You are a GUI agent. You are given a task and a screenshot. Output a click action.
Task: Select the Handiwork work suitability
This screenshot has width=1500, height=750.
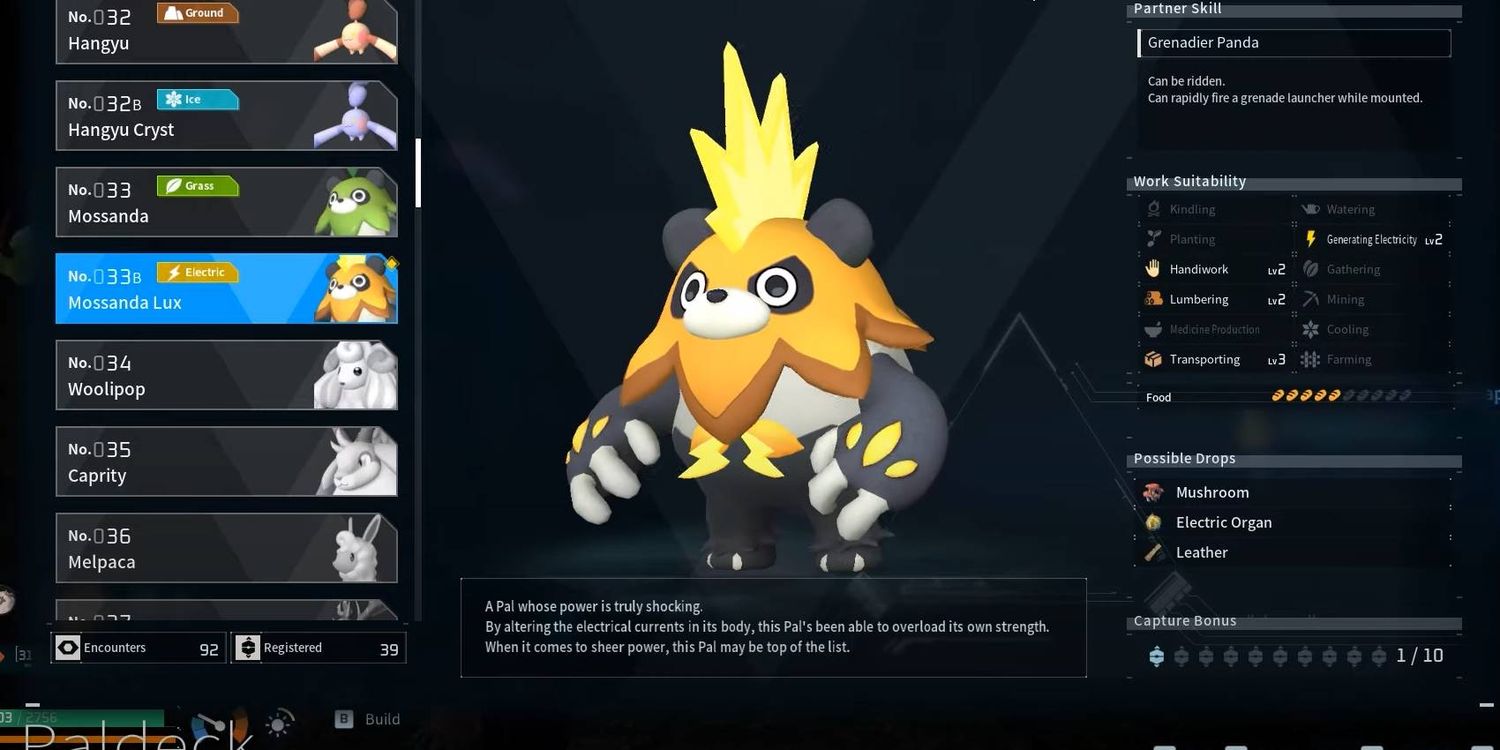point(1198,270)
